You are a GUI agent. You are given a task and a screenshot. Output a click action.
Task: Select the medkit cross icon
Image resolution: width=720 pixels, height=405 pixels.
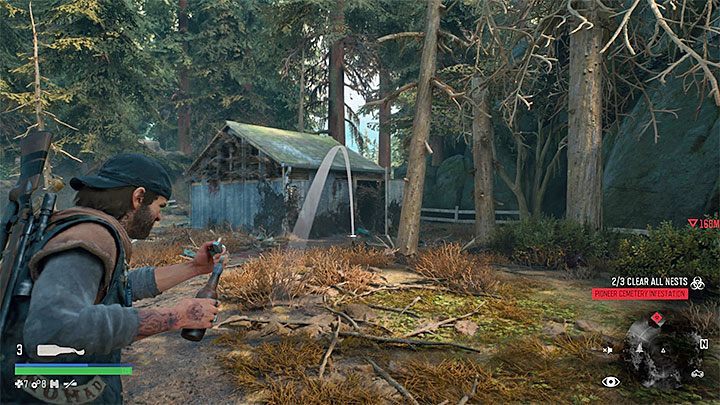19,383
